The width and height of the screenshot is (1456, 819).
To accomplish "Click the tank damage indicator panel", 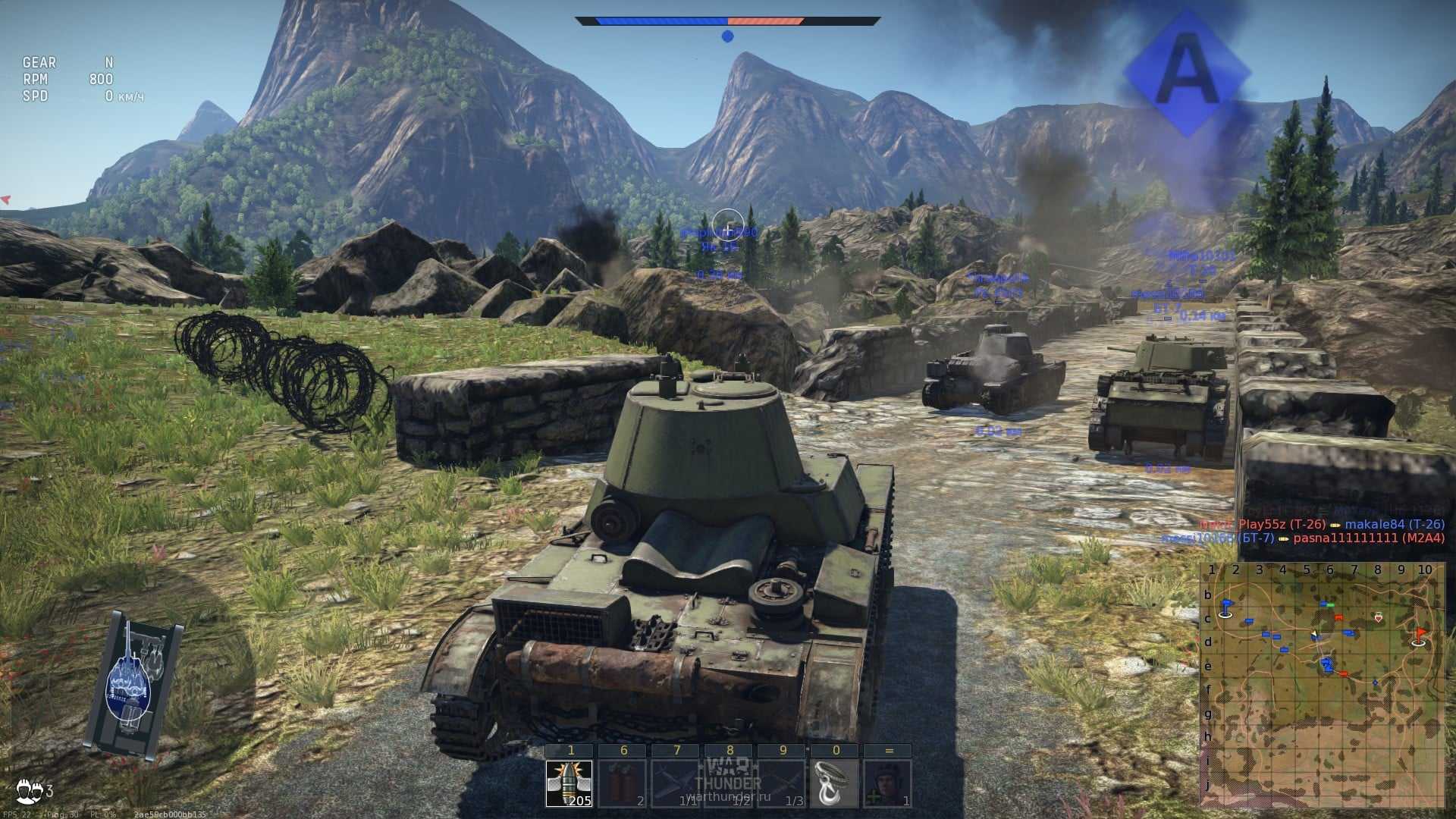I will [133, 683].
